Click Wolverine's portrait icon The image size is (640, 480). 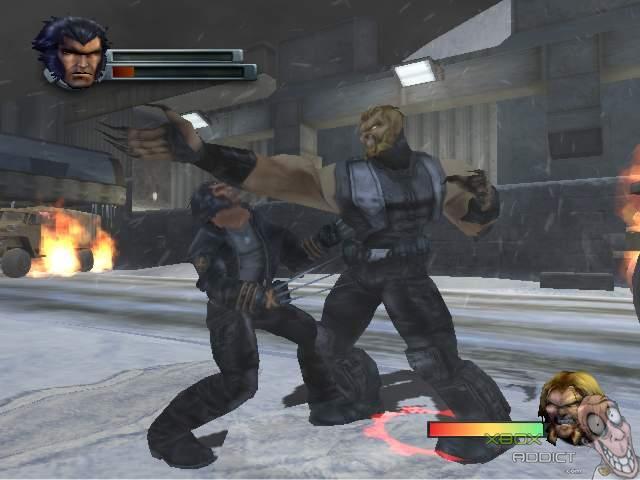tap(72, 52)
